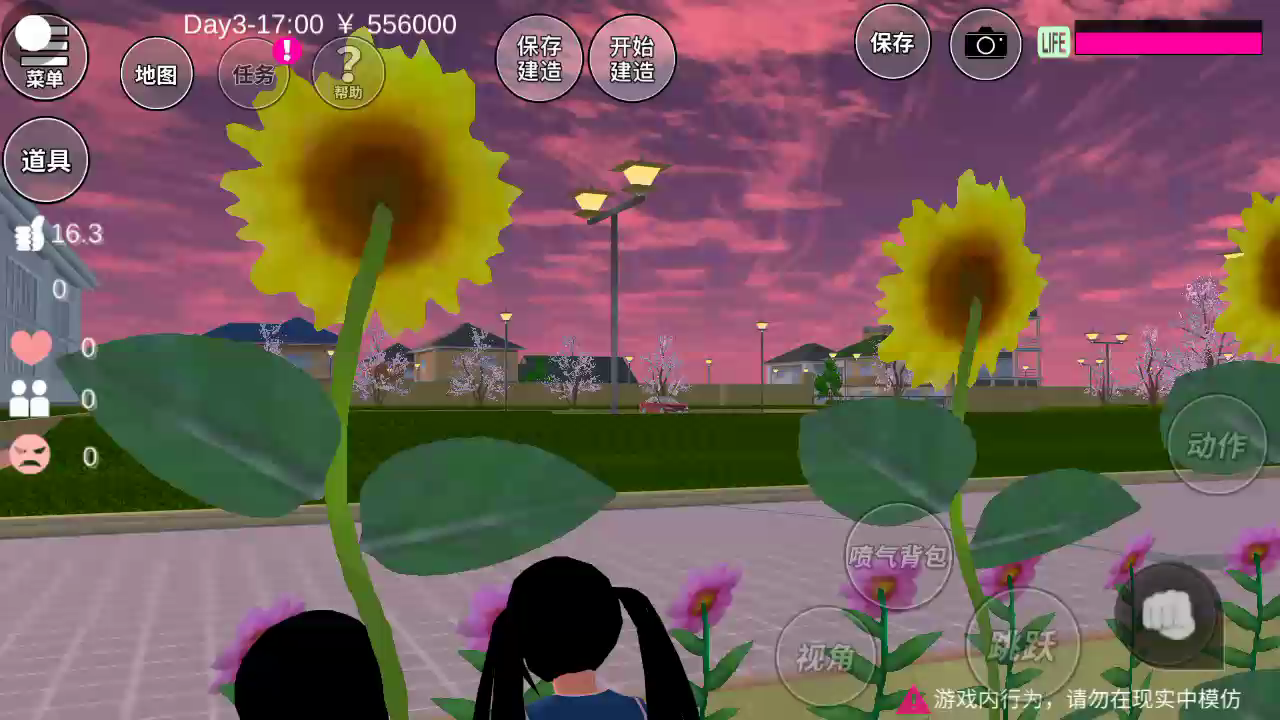Viewport: 1280px width, 720px height.
Task: Open the 地图 map screen
Action: tap(156, 74)
